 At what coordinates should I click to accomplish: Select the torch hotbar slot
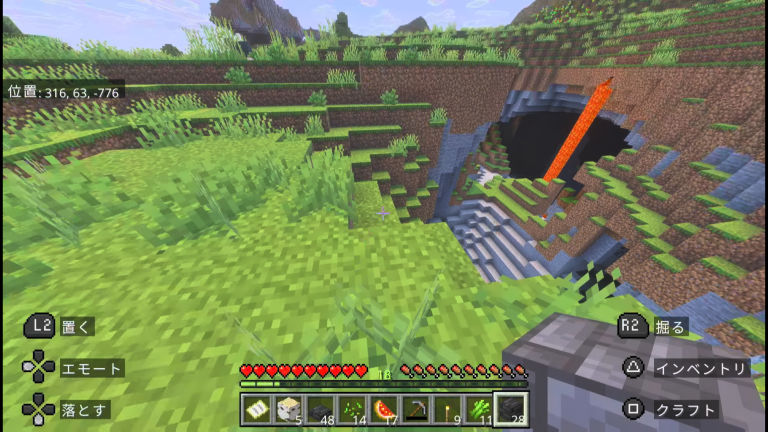click(x=448, y=408)
